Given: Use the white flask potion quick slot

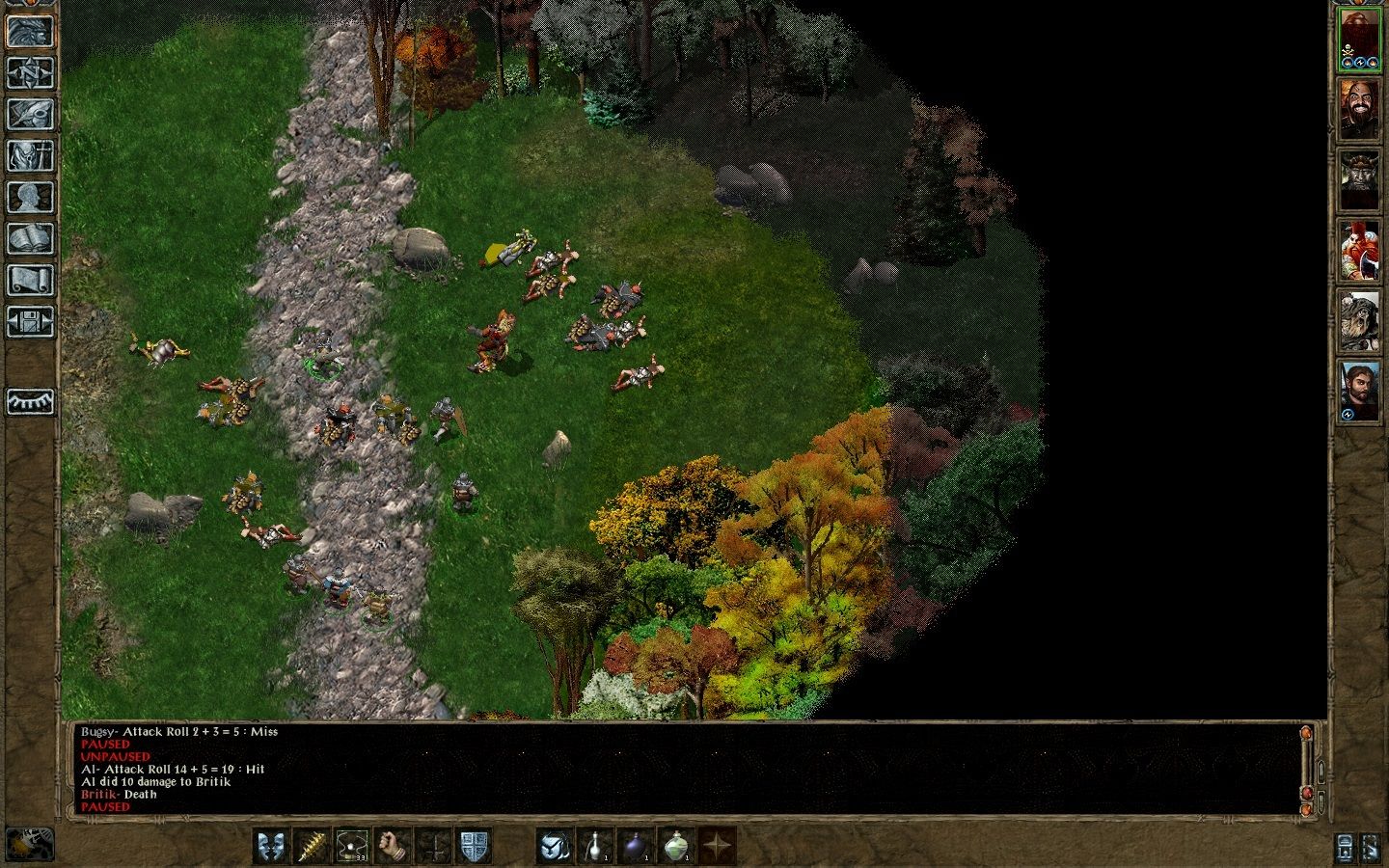Looking at the screenshot, I should [x=595, y=846].
